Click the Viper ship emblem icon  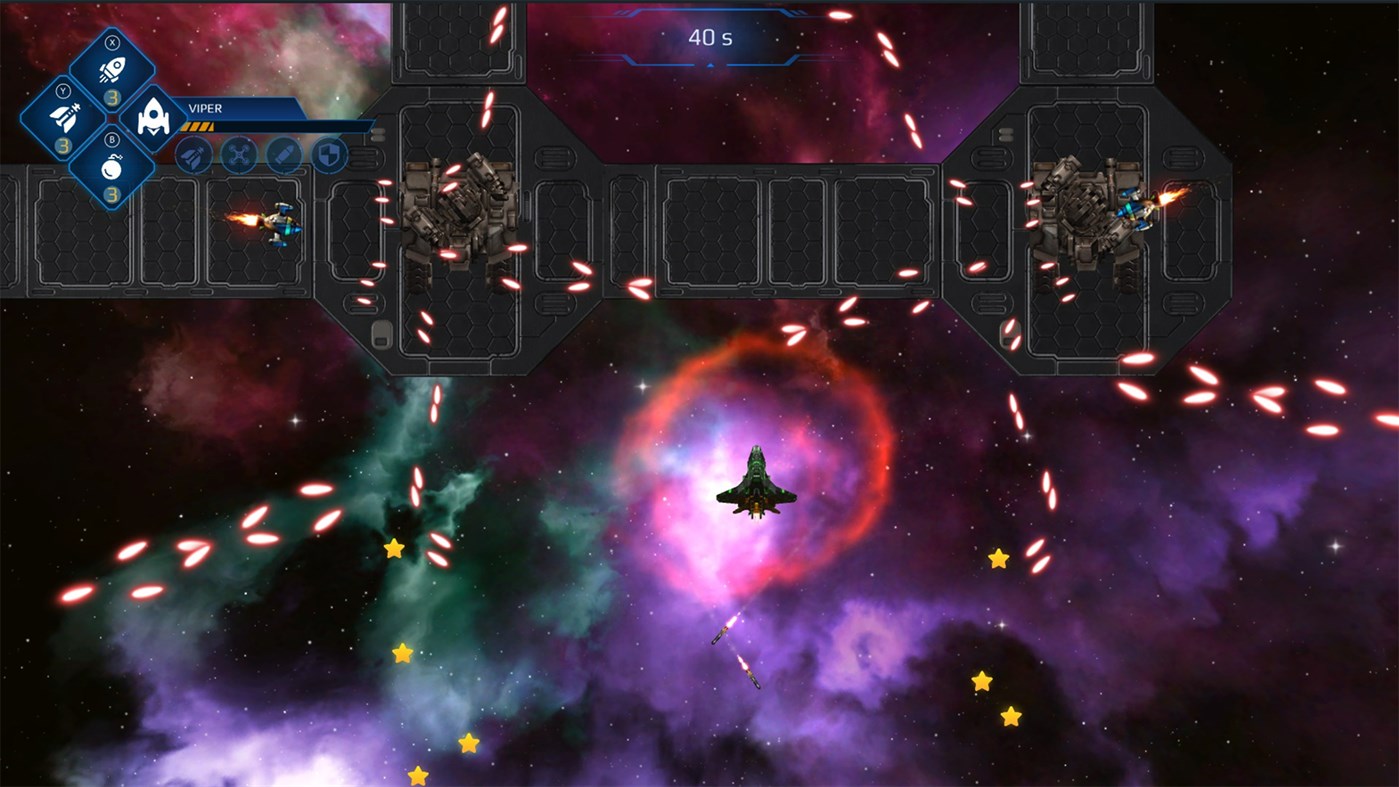[154, 117]
